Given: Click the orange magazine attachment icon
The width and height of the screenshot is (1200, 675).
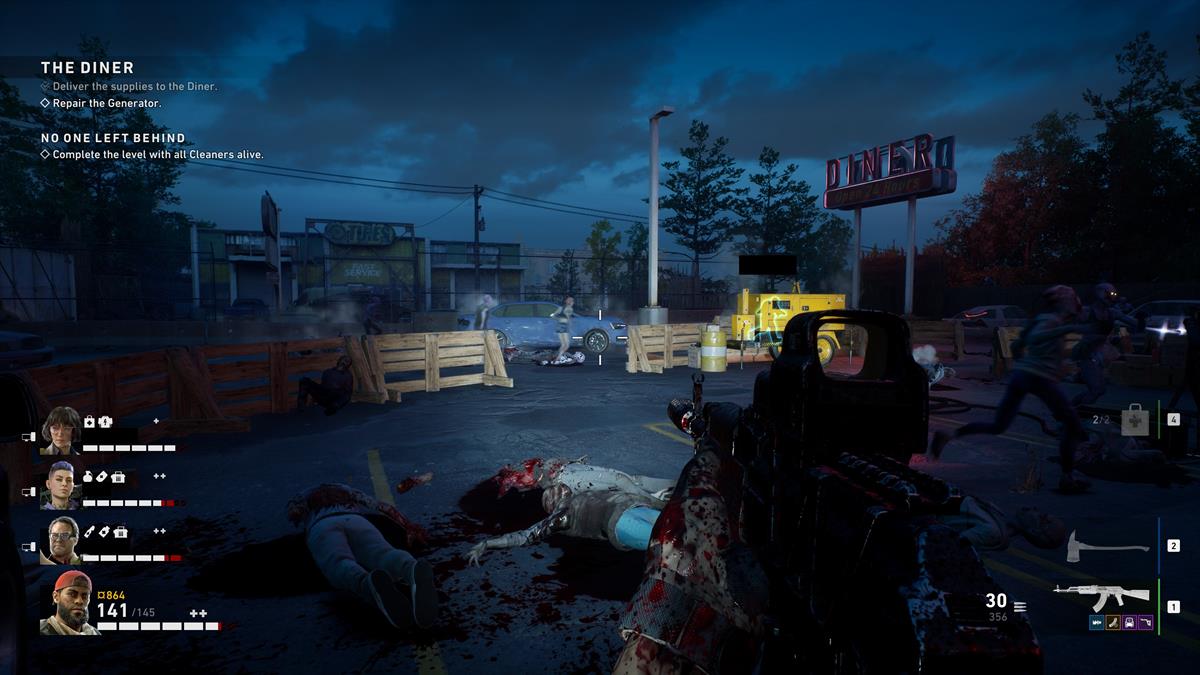Looking at the screenshot, I should [1113, 622].
